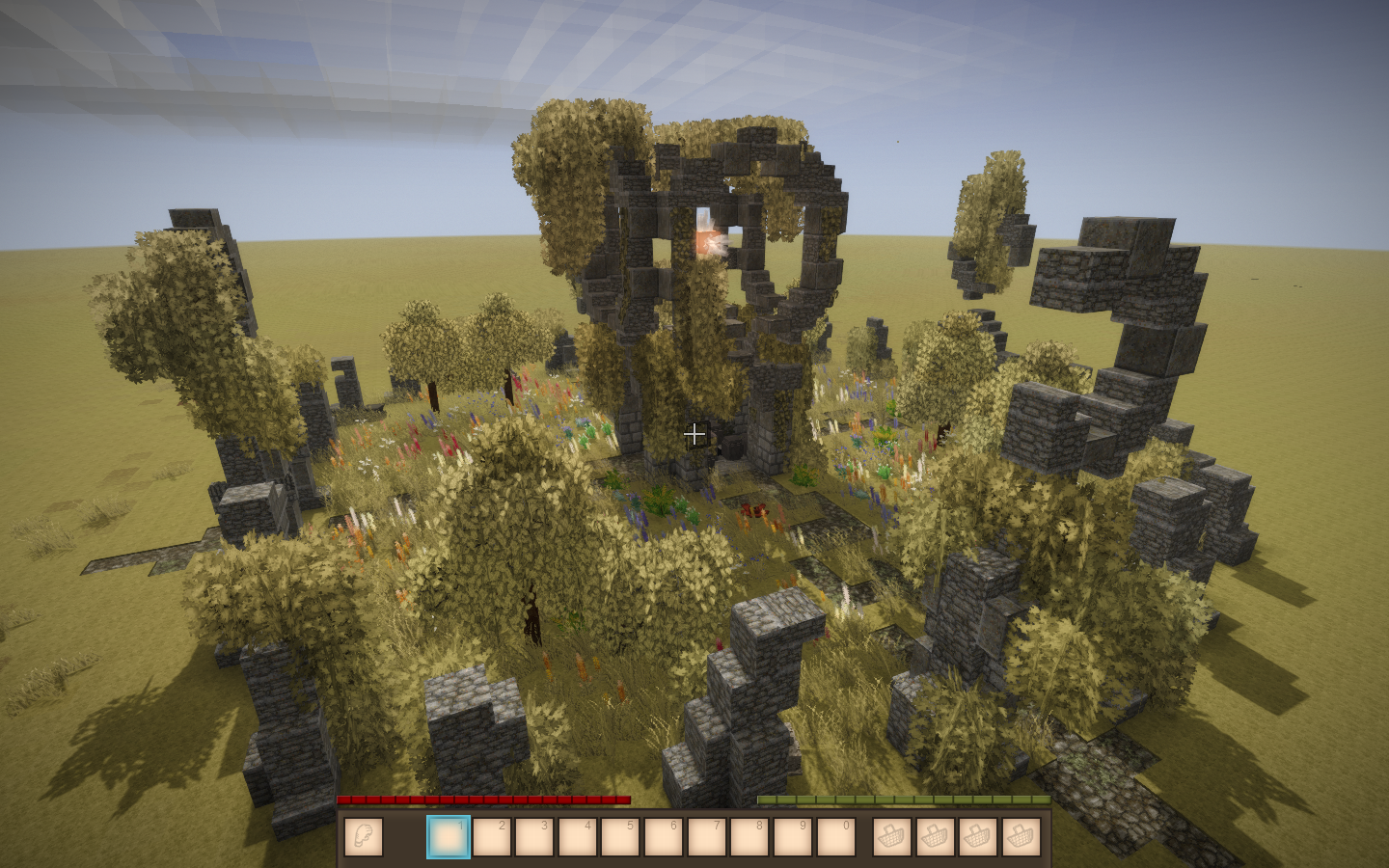Viewport: 1389px width, 868px height.
Task: Activate hotbar slot 4
Action: (577, 837)
